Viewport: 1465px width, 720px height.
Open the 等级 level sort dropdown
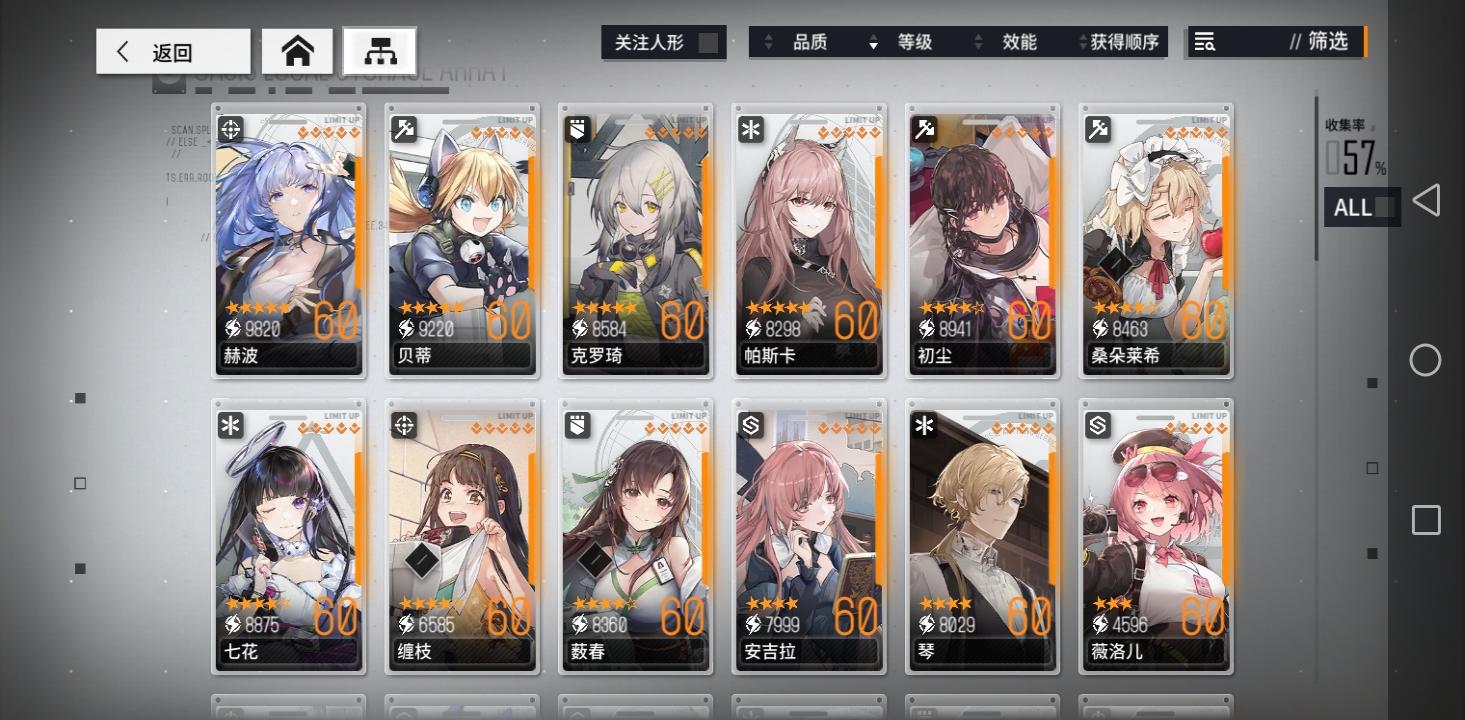914,43
